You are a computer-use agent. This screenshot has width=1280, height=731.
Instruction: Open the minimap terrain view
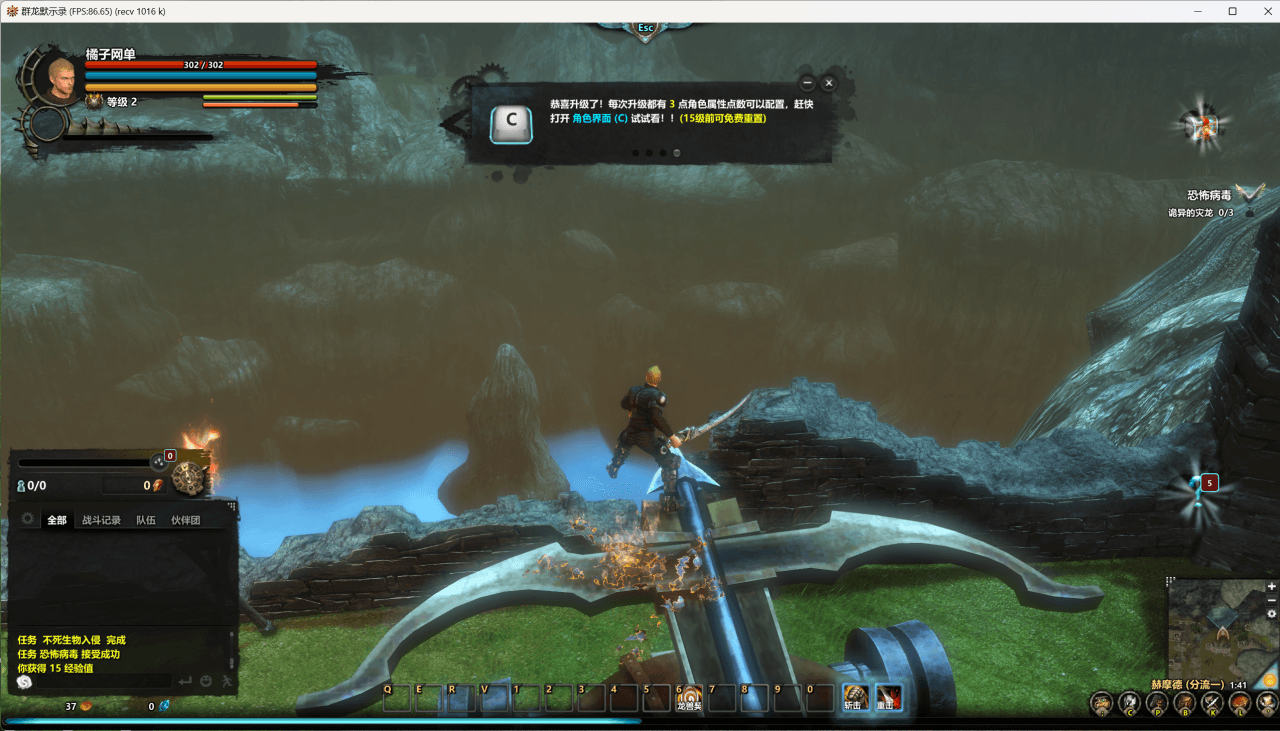[1217, 626]
